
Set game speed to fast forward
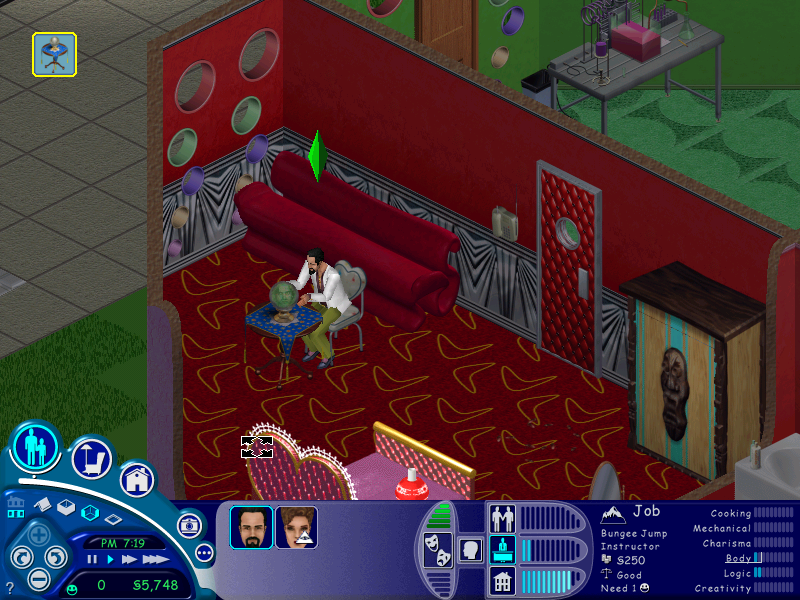(x=130, y=560)
